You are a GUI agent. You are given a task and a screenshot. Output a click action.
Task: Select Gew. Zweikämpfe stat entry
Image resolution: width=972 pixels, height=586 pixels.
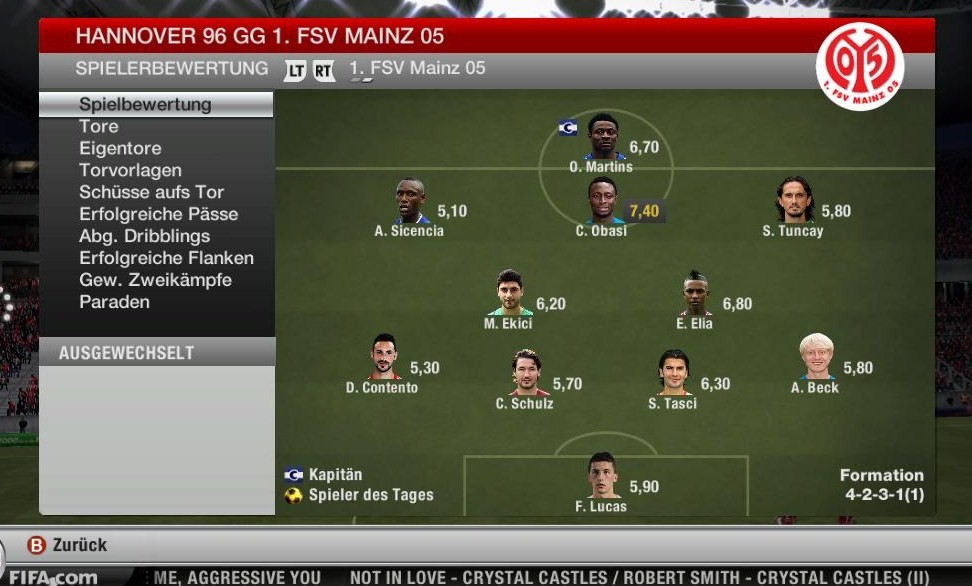[x=155, y=280]
